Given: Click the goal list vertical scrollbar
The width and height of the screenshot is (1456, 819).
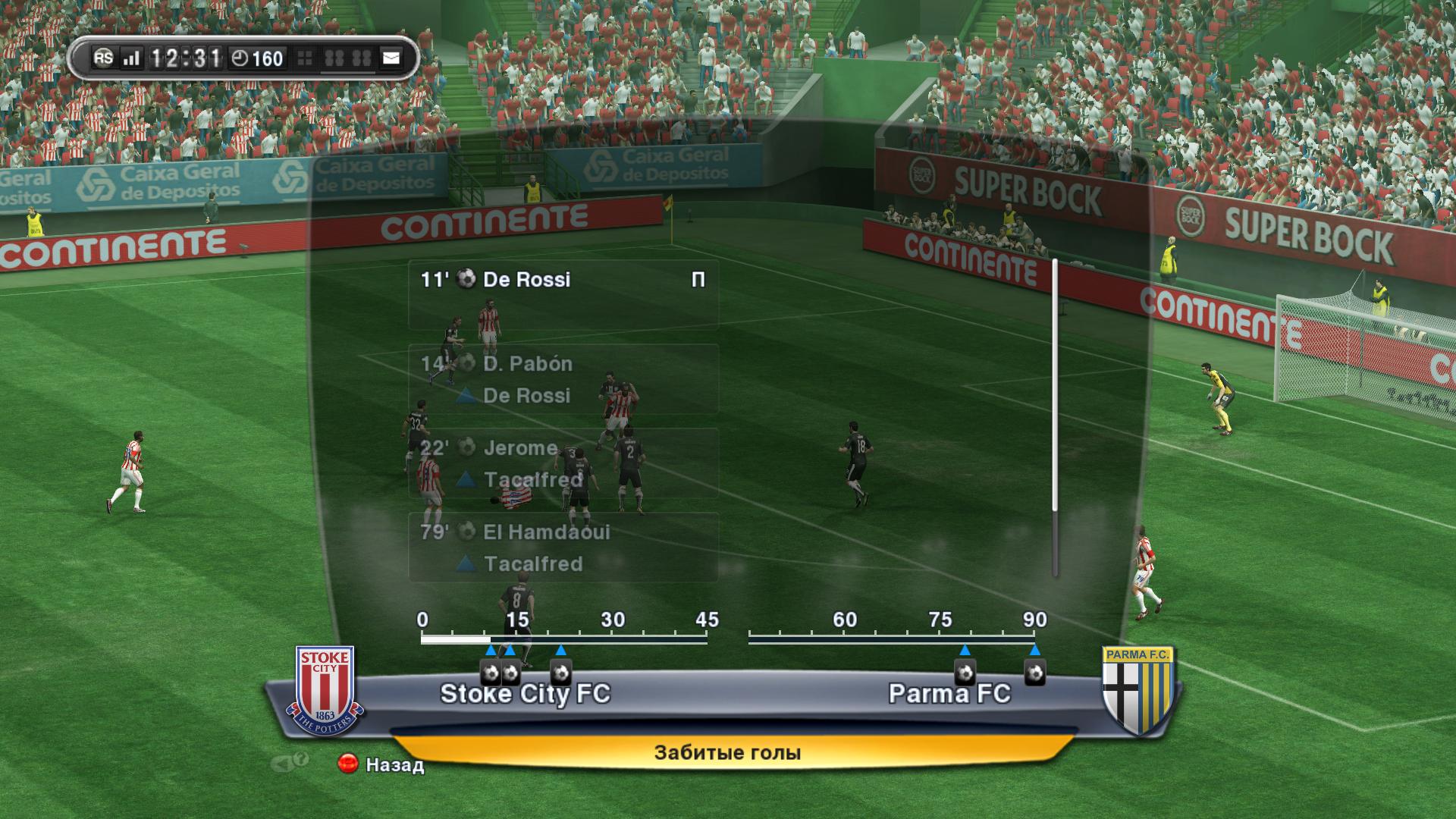Looking at the screenshot, I should point(1055,417).
